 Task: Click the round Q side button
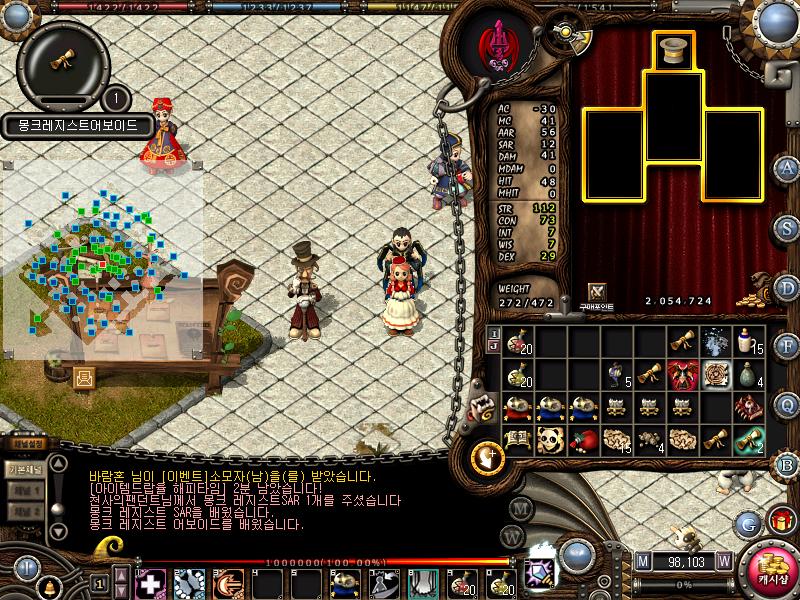click(x=787, y=405)
